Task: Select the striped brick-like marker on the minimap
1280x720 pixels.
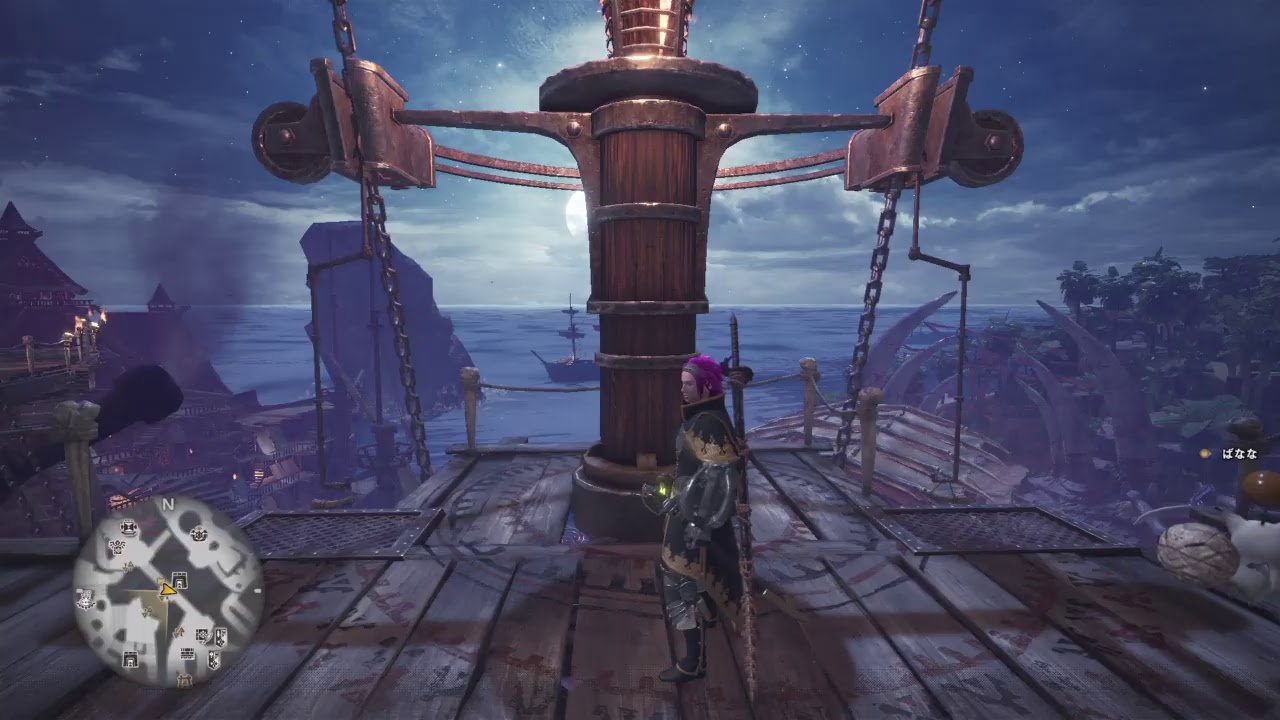Action: [187, 654]
